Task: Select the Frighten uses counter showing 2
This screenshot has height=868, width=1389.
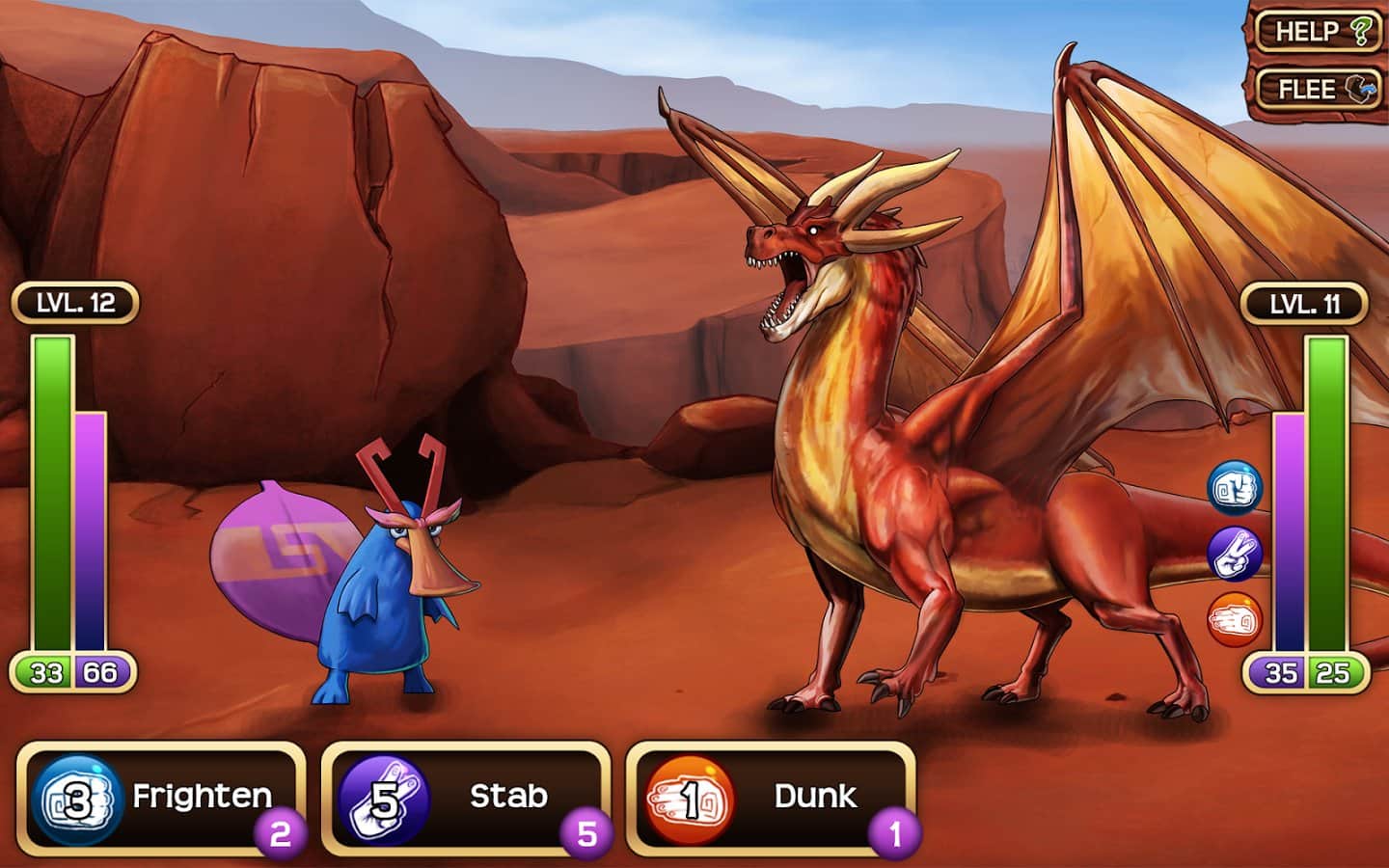Action: click(278, 835)
